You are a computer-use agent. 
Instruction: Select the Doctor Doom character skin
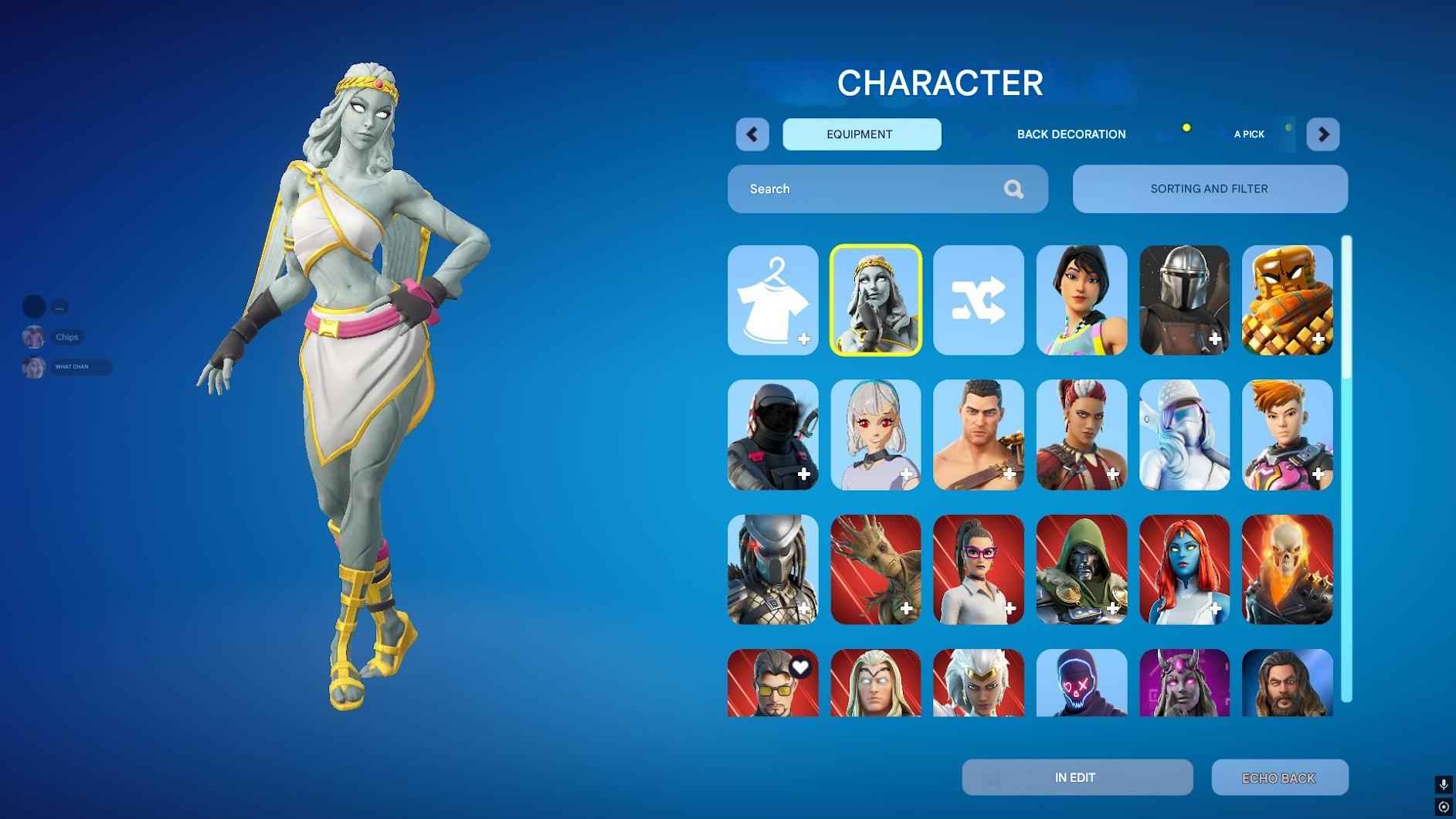point(1081,570)
